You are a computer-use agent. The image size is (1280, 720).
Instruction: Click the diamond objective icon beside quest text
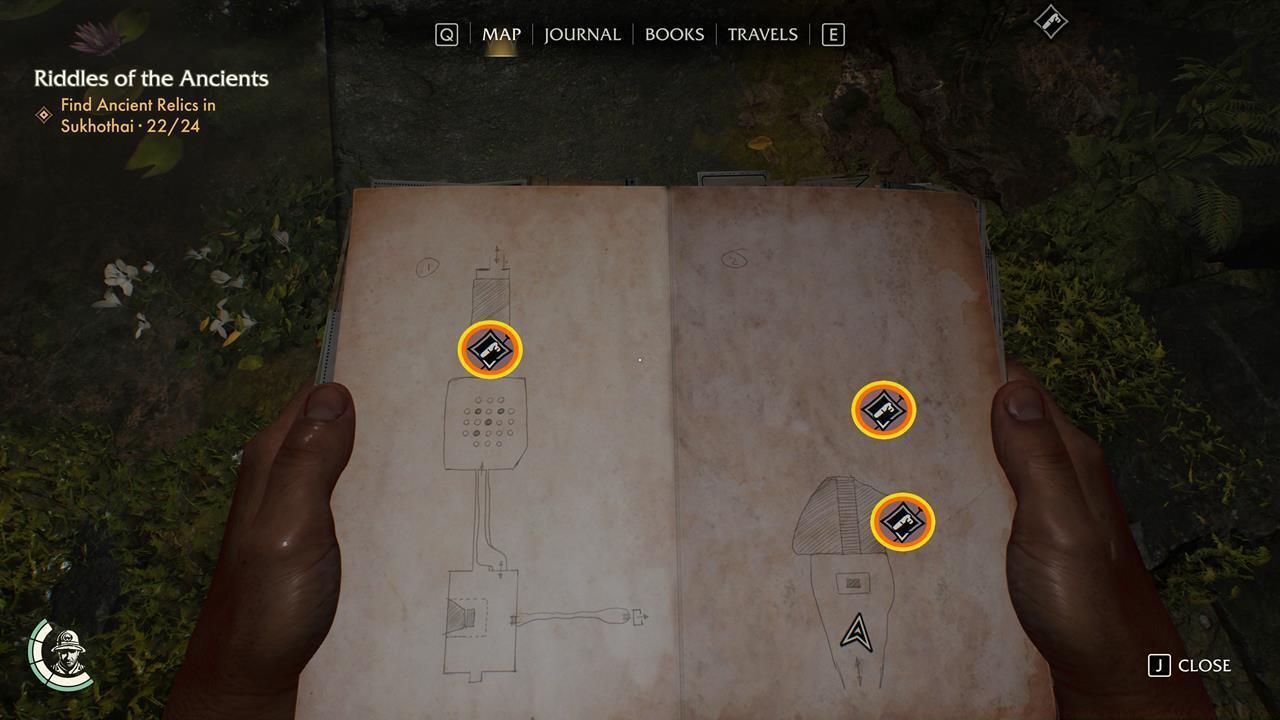(44, 114)
